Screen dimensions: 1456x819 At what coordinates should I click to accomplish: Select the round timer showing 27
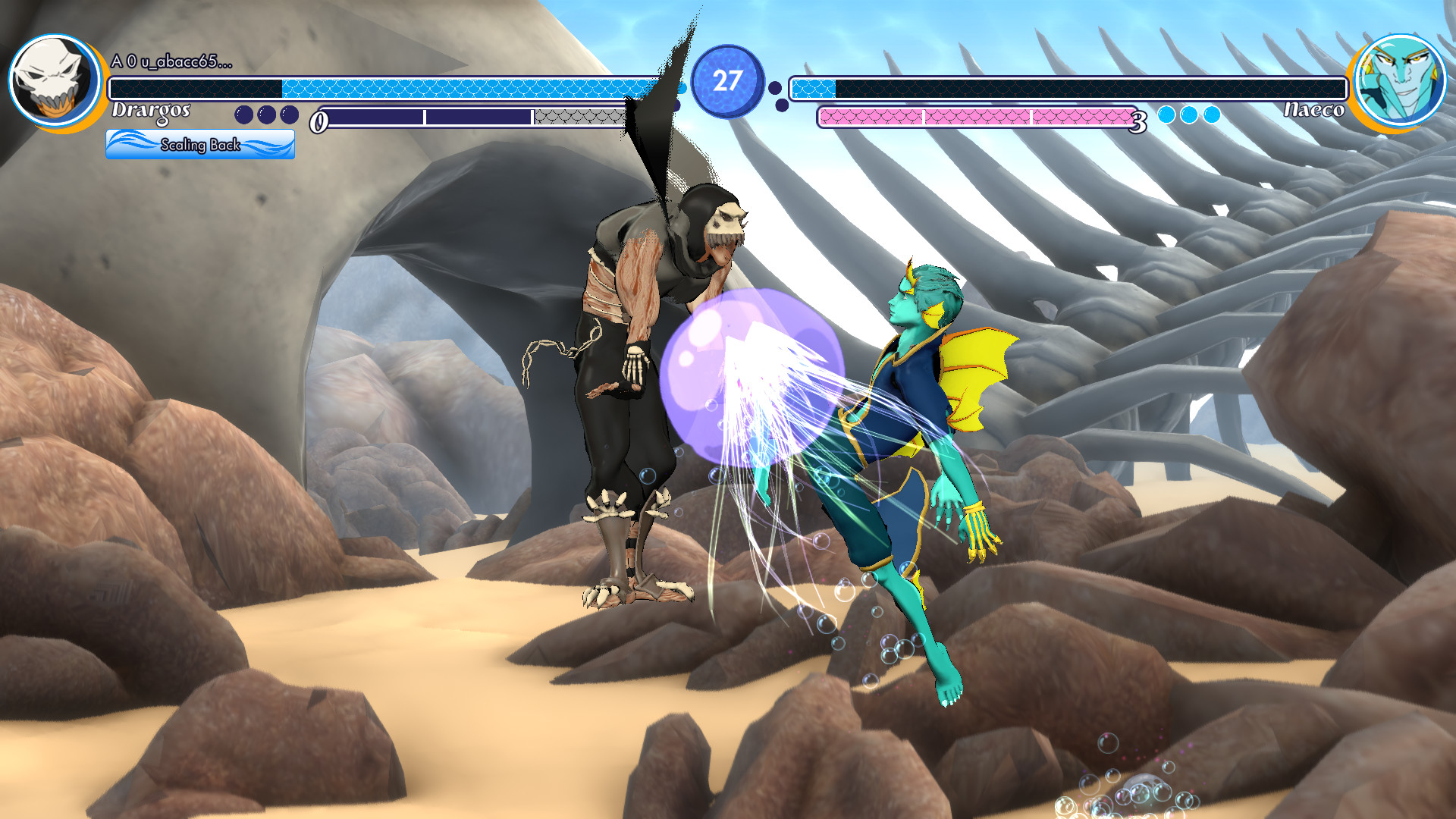pos(730,80)
